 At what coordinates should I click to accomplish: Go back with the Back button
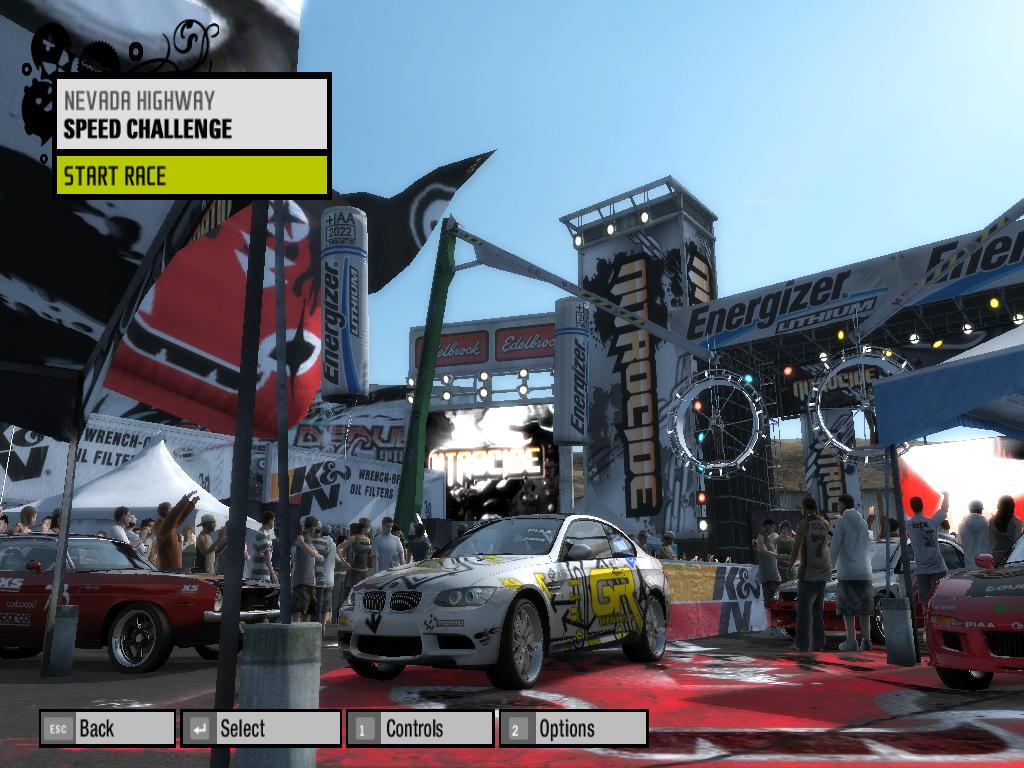[107, 729]
